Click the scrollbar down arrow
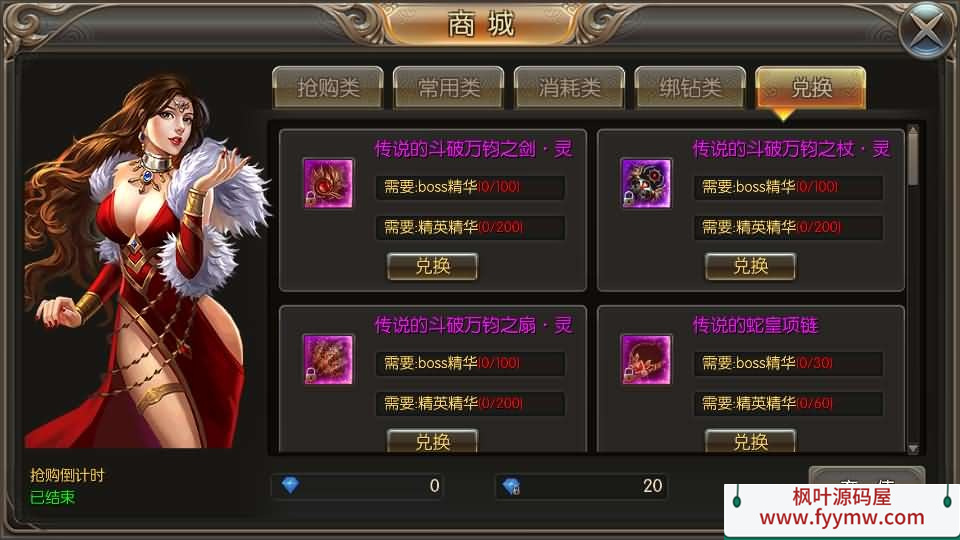 [912, 448]
